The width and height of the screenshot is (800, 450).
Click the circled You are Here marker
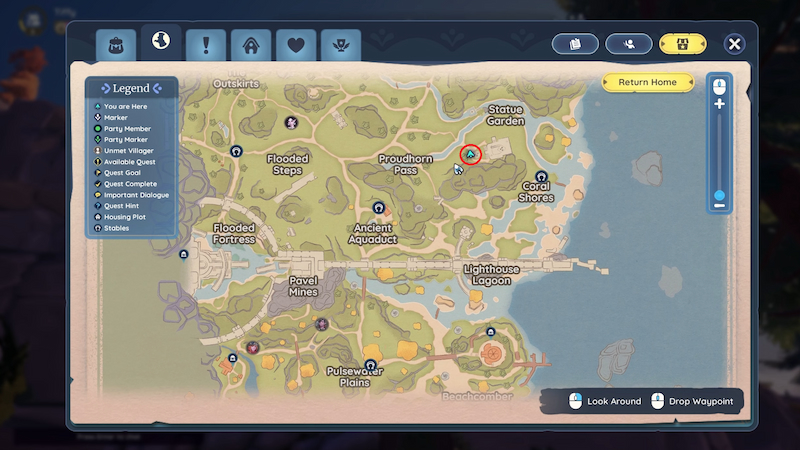(x=470, y=155)
